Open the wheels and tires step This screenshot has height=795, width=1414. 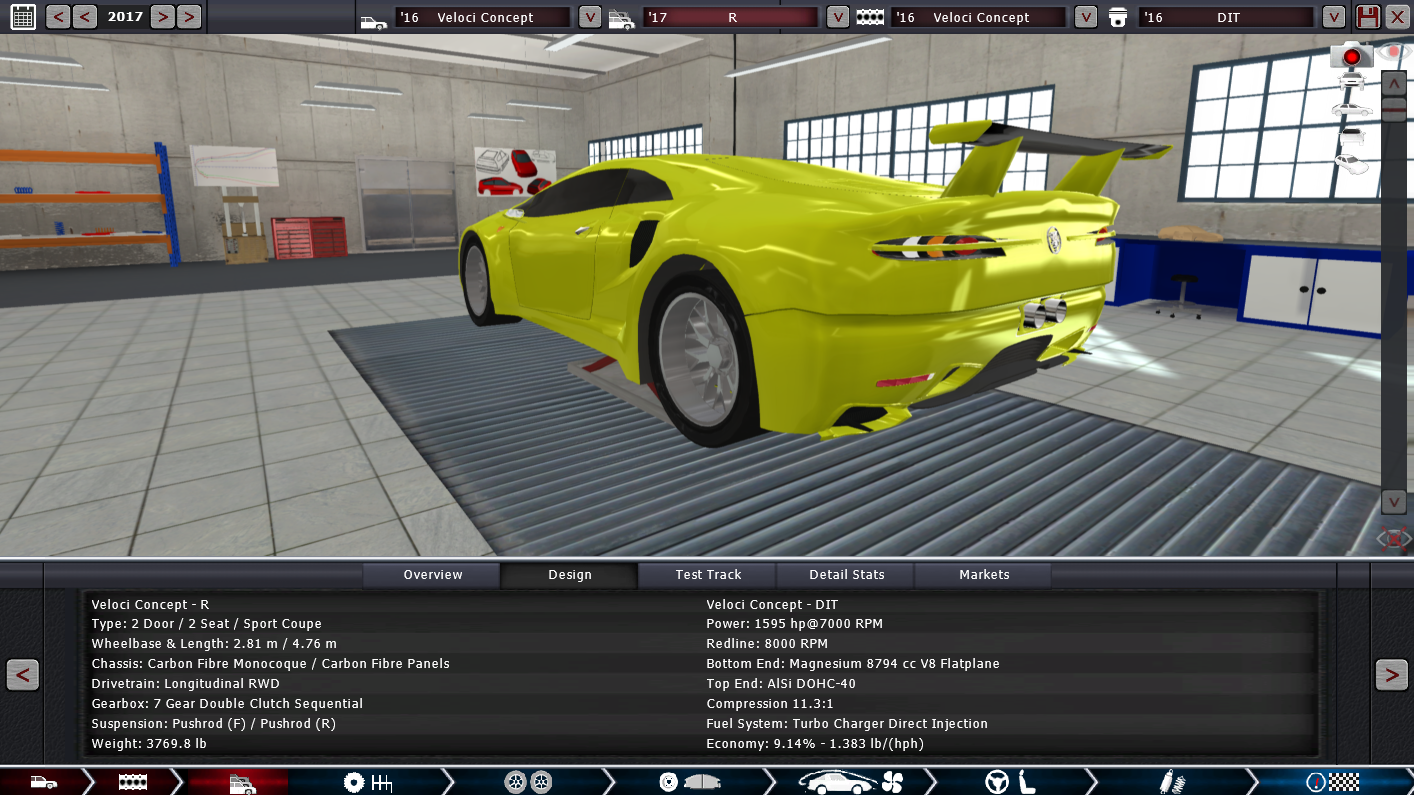[528, 782]
